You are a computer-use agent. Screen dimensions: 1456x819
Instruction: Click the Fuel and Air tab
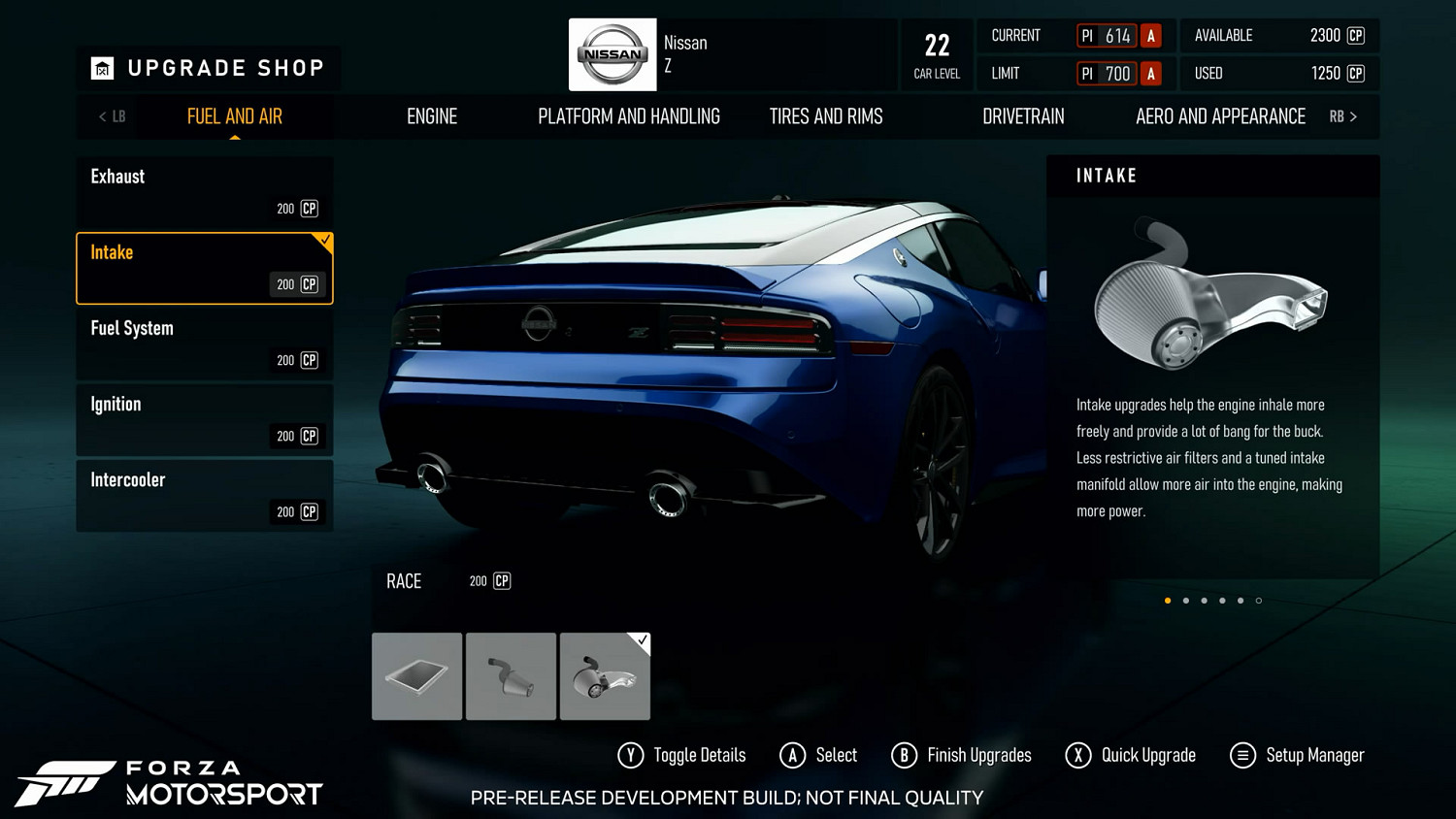(x=235, y=116)
